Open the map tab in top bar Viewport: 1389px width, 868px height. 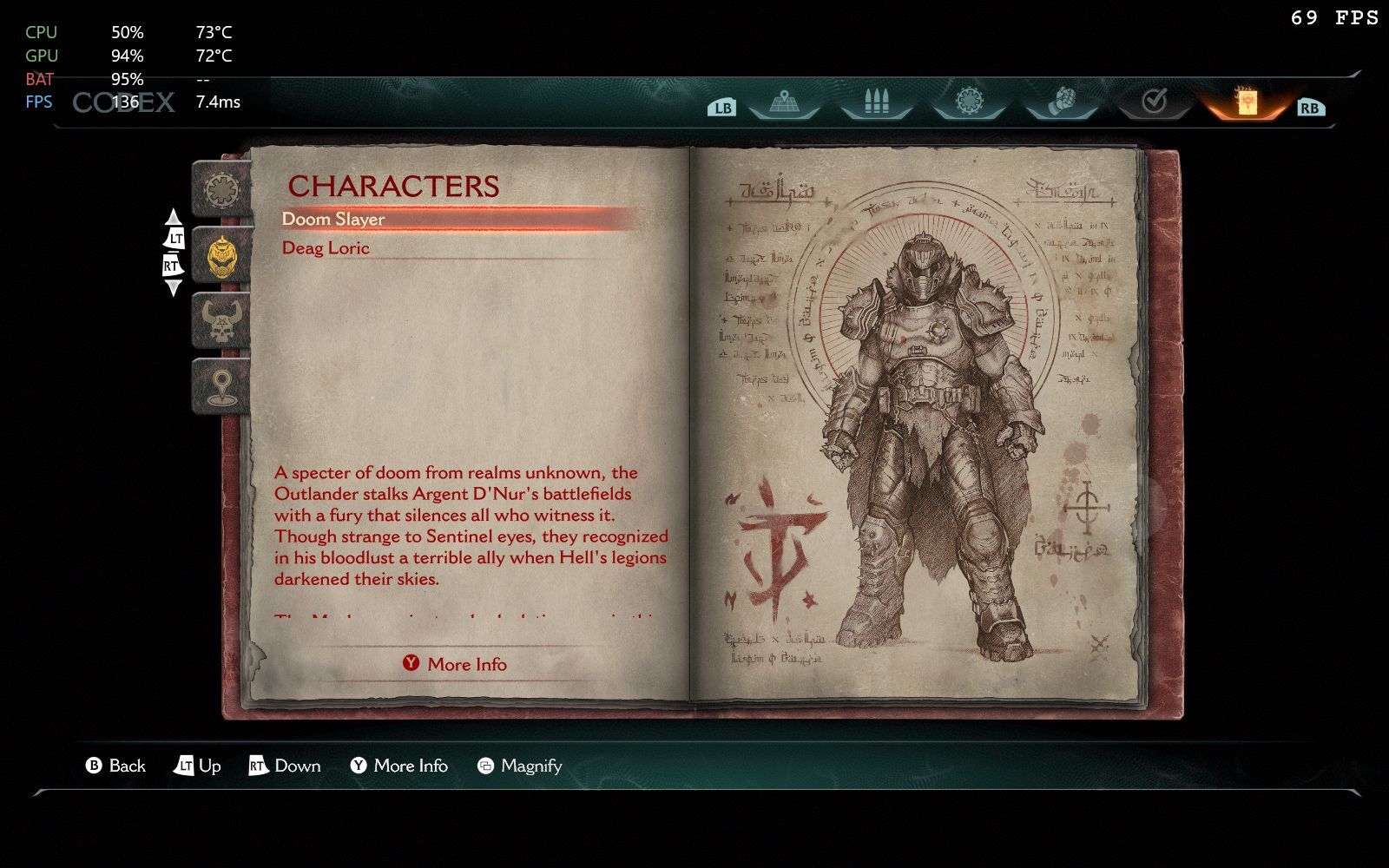tap(784, 103)
